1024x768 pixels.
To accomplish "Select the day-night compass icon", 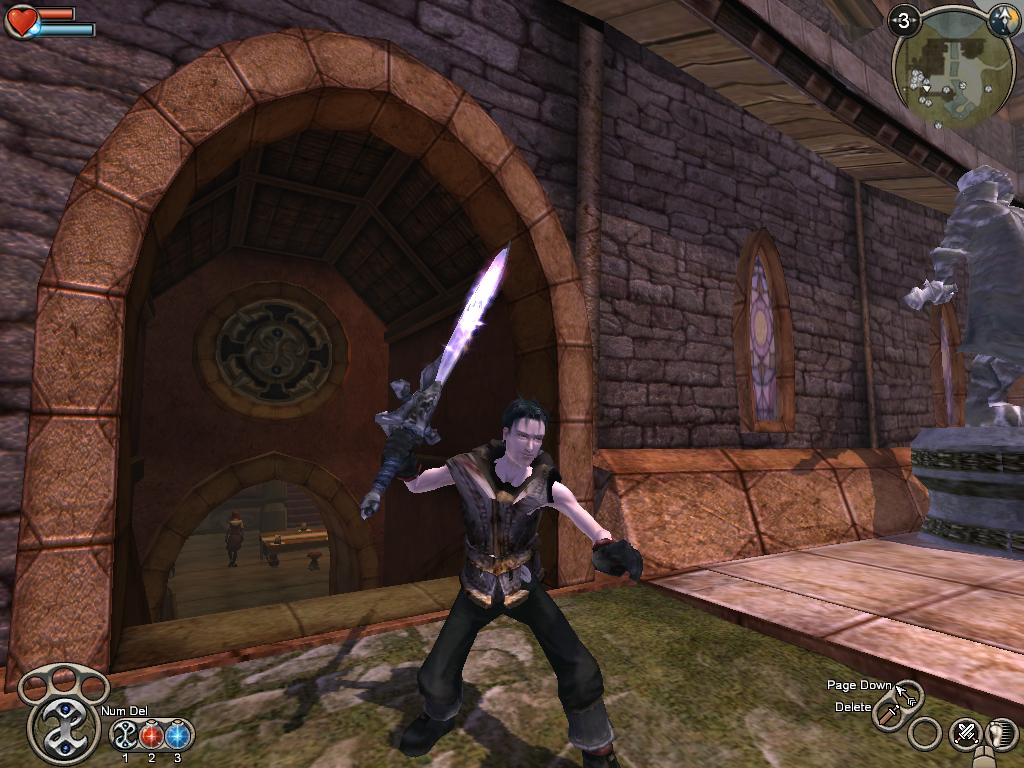I will coord(1000,19).
